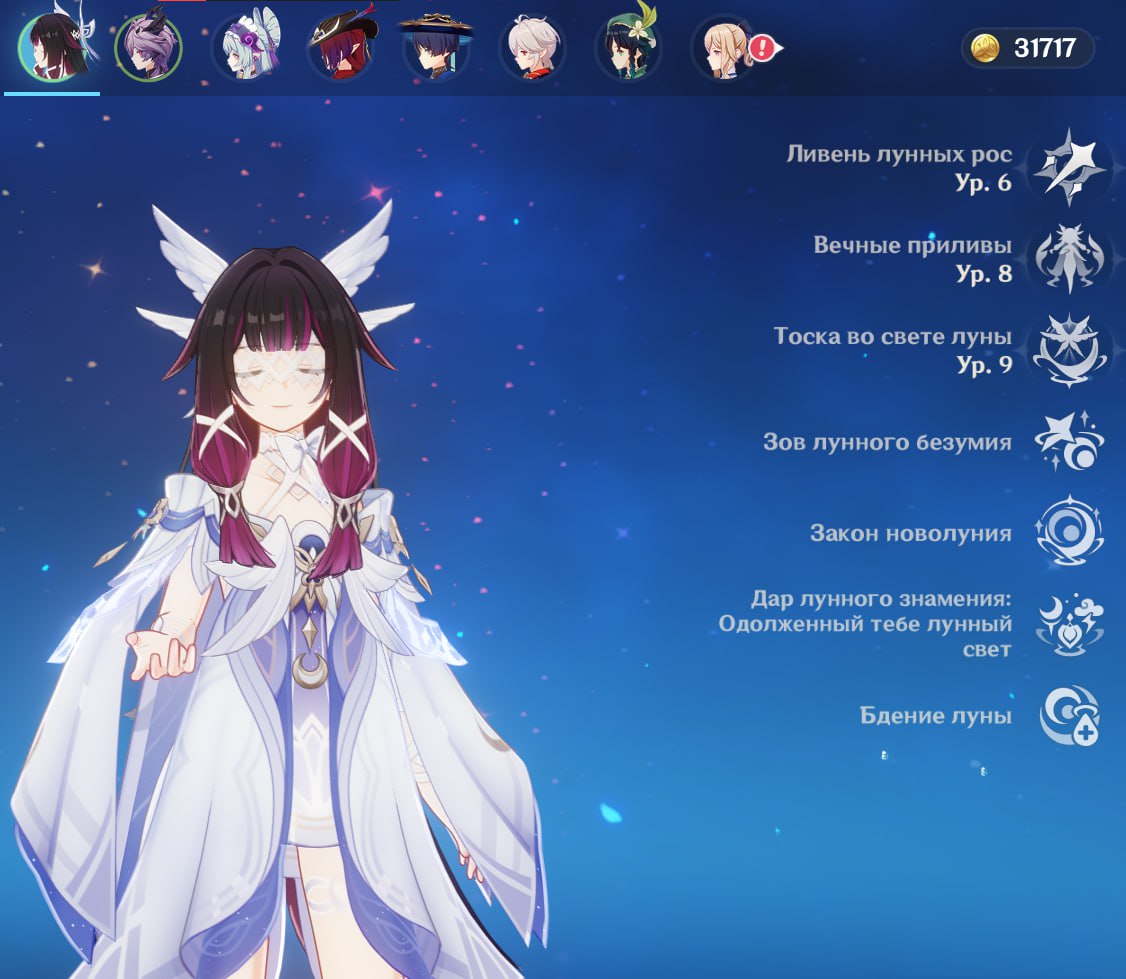The width and height of the screenshot is (1126, 979).
Task: Switch to the Wanderer portrait with wide hat
Action: [x=436, y=48]
